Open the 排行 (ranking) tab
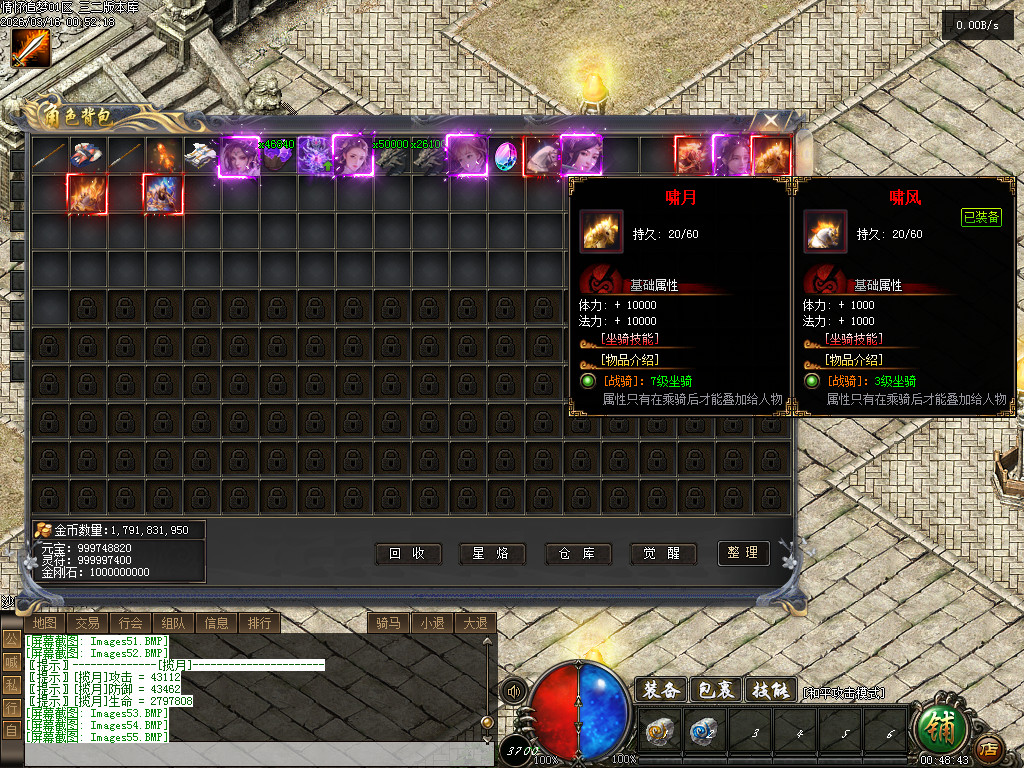The image size is (1024, 768). [260, 623]
